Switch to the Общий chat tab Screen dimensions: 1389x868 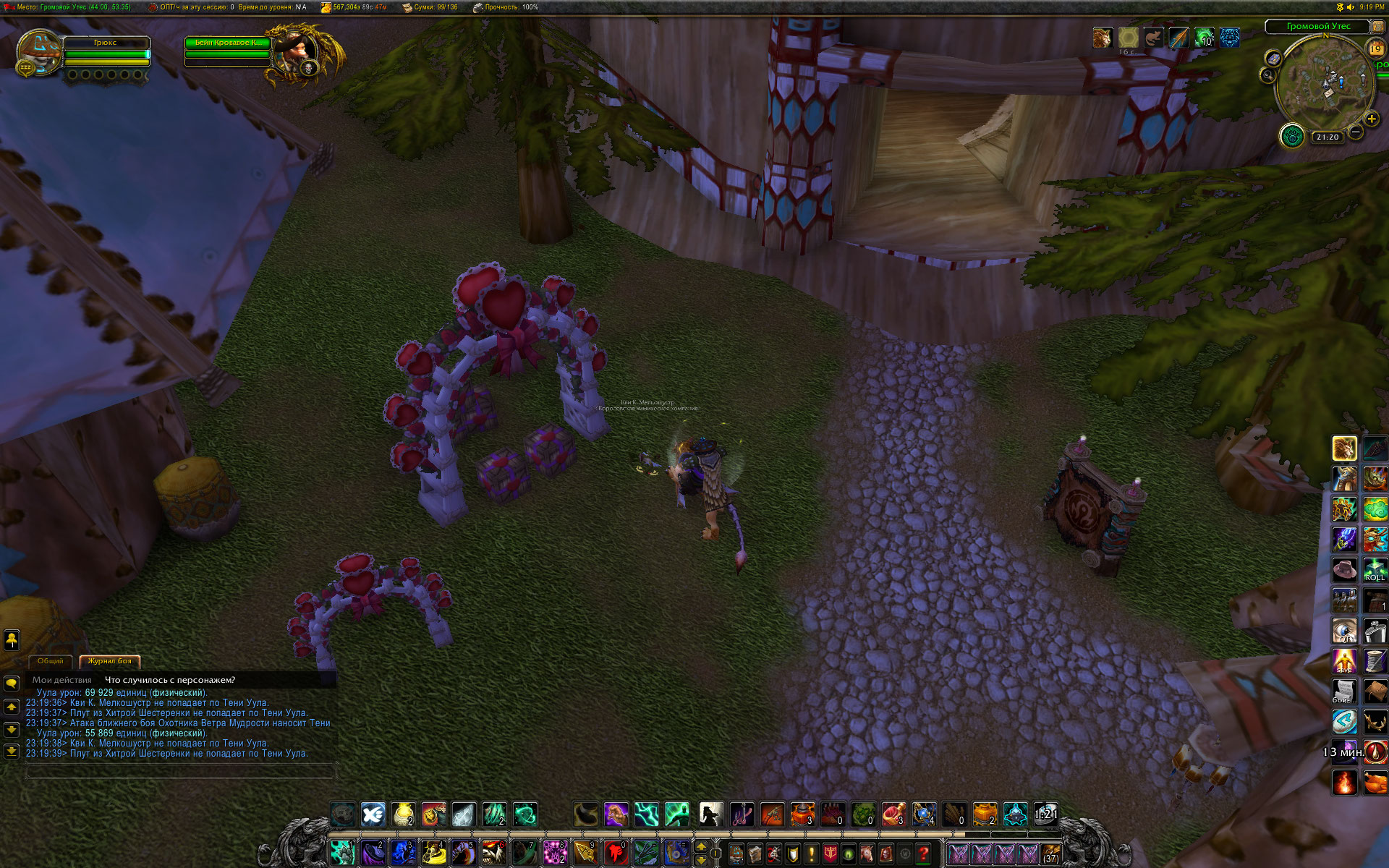50,661
